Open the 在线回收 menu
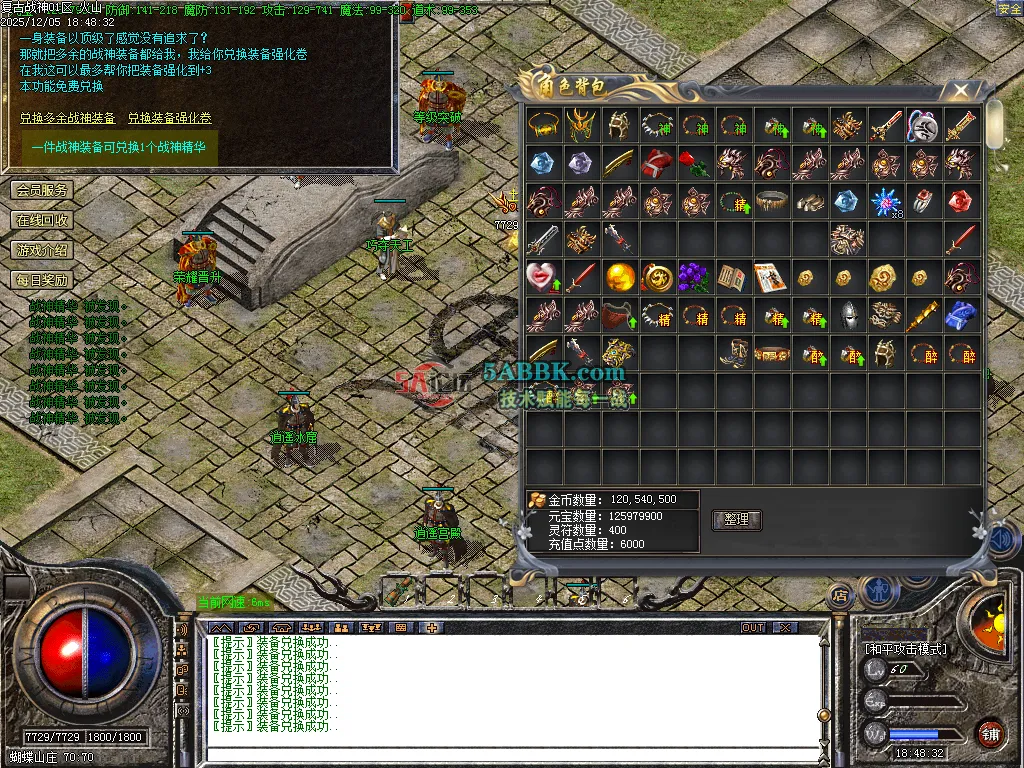The width and height of the screenshot is (1024, 768). click(42, 220)
